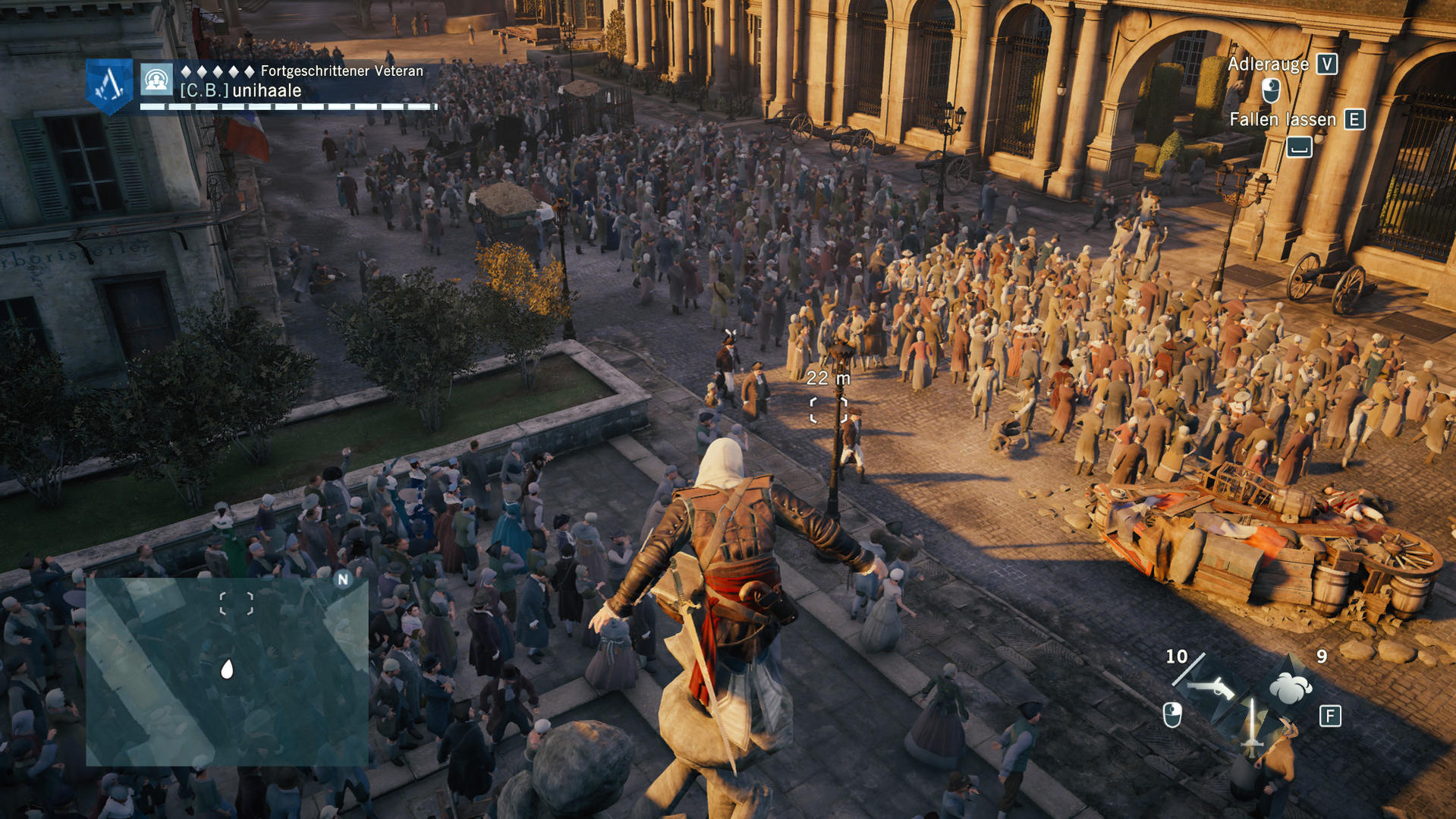Click the hooded player avatar icon
This screenshot has width=1456, height=819.
click(156, 80)
